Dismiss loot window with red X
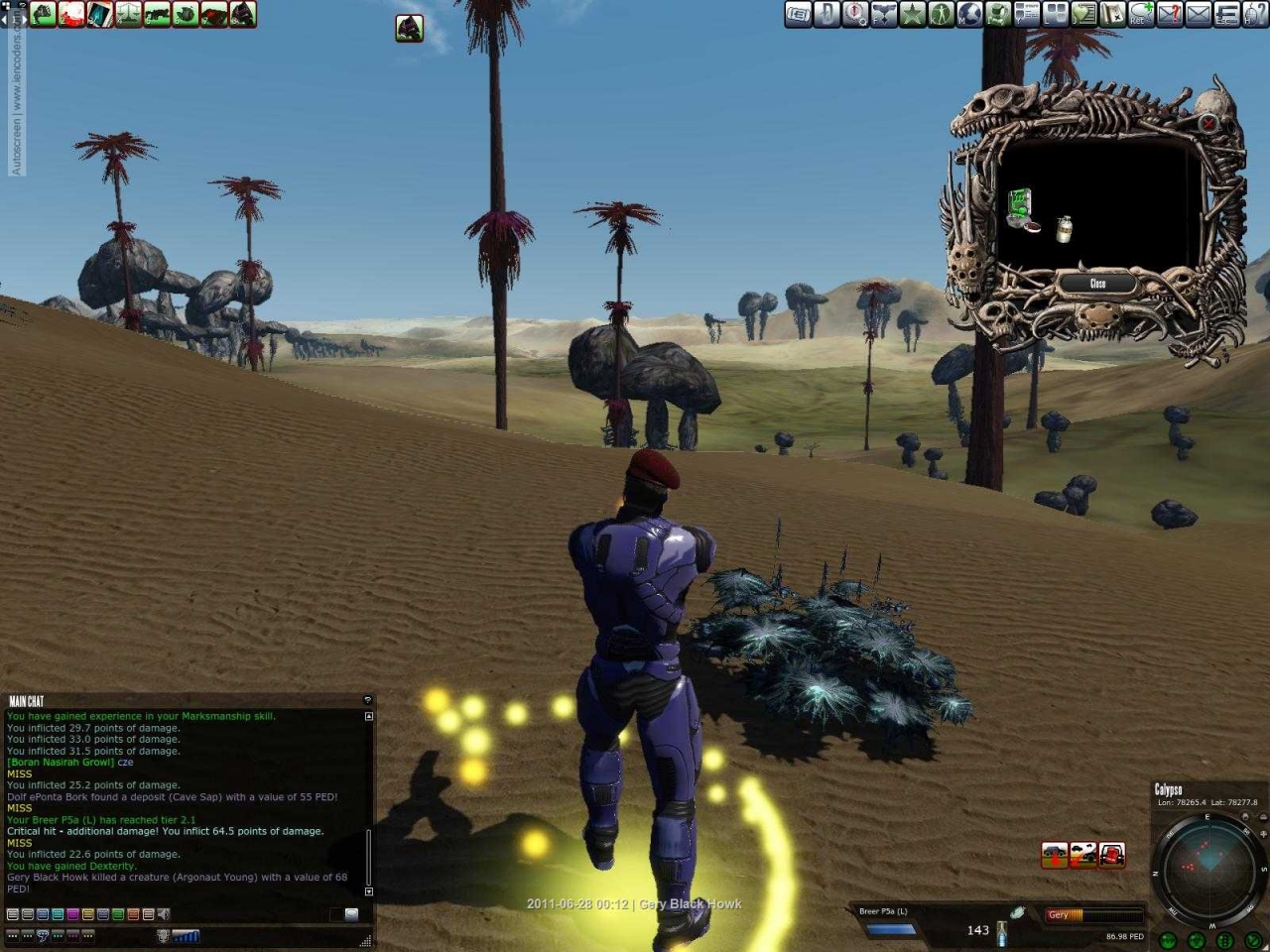 tap(1207, 124)
